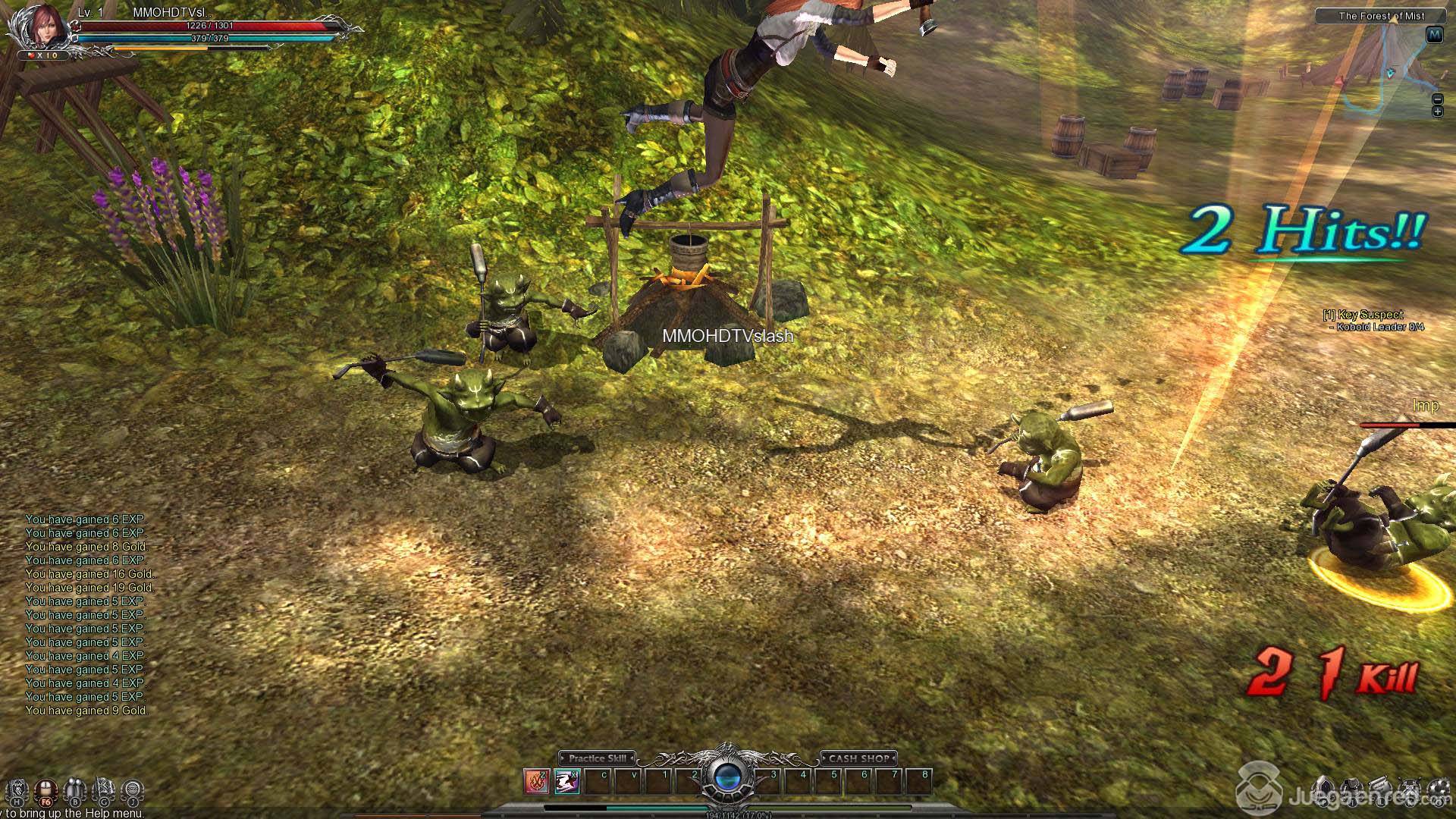This screenshot has width=1456, height=819.
Task: Toggle the F6 mouse mode icon
Action: click(46, 791)
